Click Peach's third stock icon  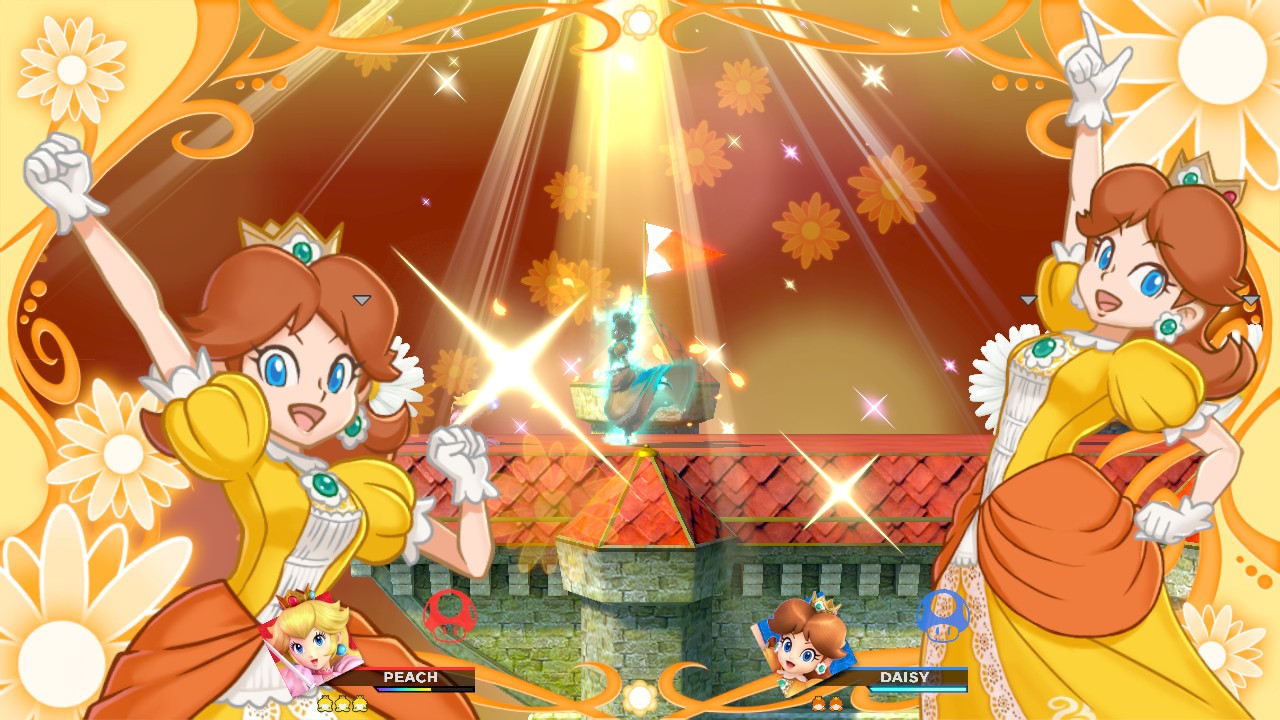360,703
